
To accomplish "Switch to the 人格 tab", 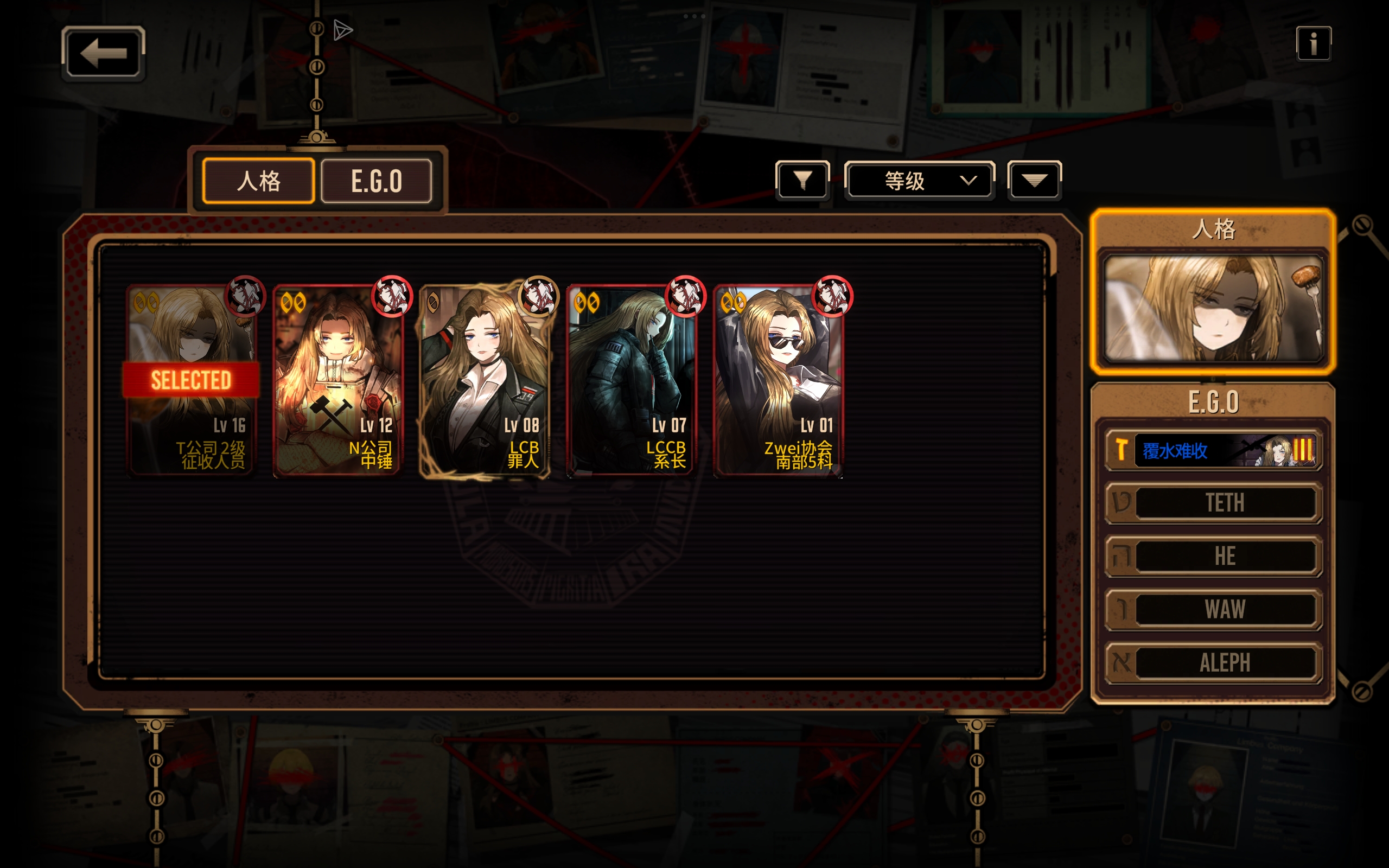I will click(x=258, y=181).
